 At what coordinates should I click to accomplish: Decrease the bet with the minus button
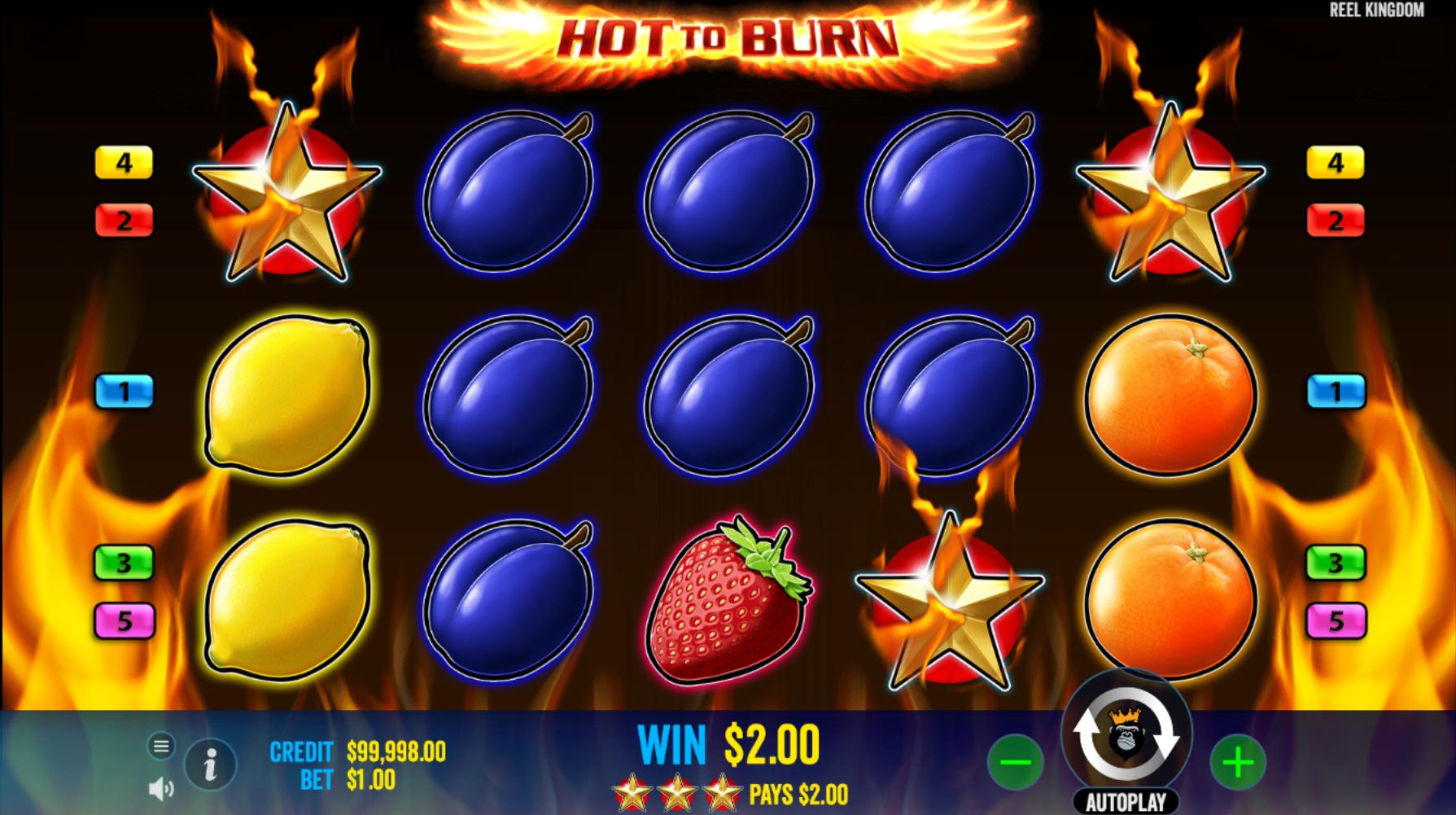click(1015, 762)
